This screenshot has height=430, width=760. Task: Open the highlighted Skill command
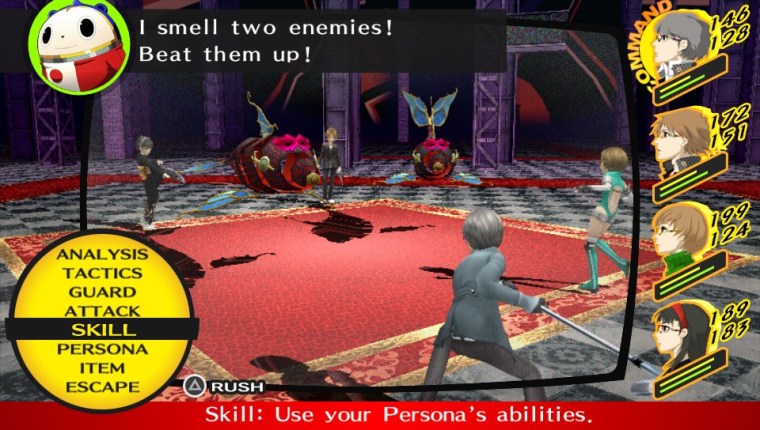click(x=103, y=330)
